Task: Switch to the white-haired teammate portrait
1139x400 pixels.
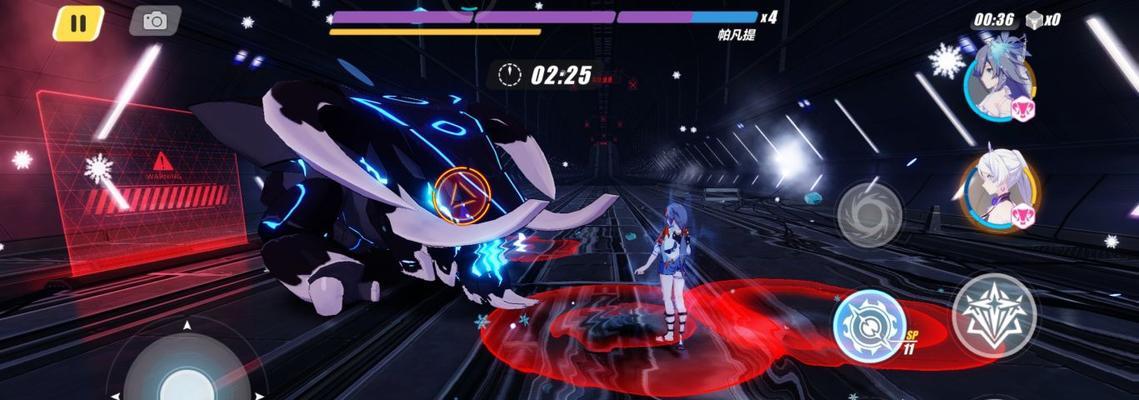Action: [x=999, y=194]
